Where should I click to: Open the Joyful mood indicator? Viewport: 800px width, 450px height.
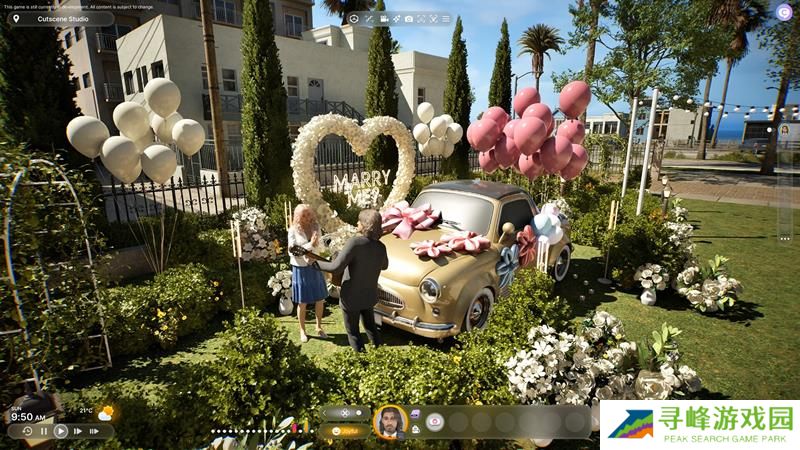point(345,431)
